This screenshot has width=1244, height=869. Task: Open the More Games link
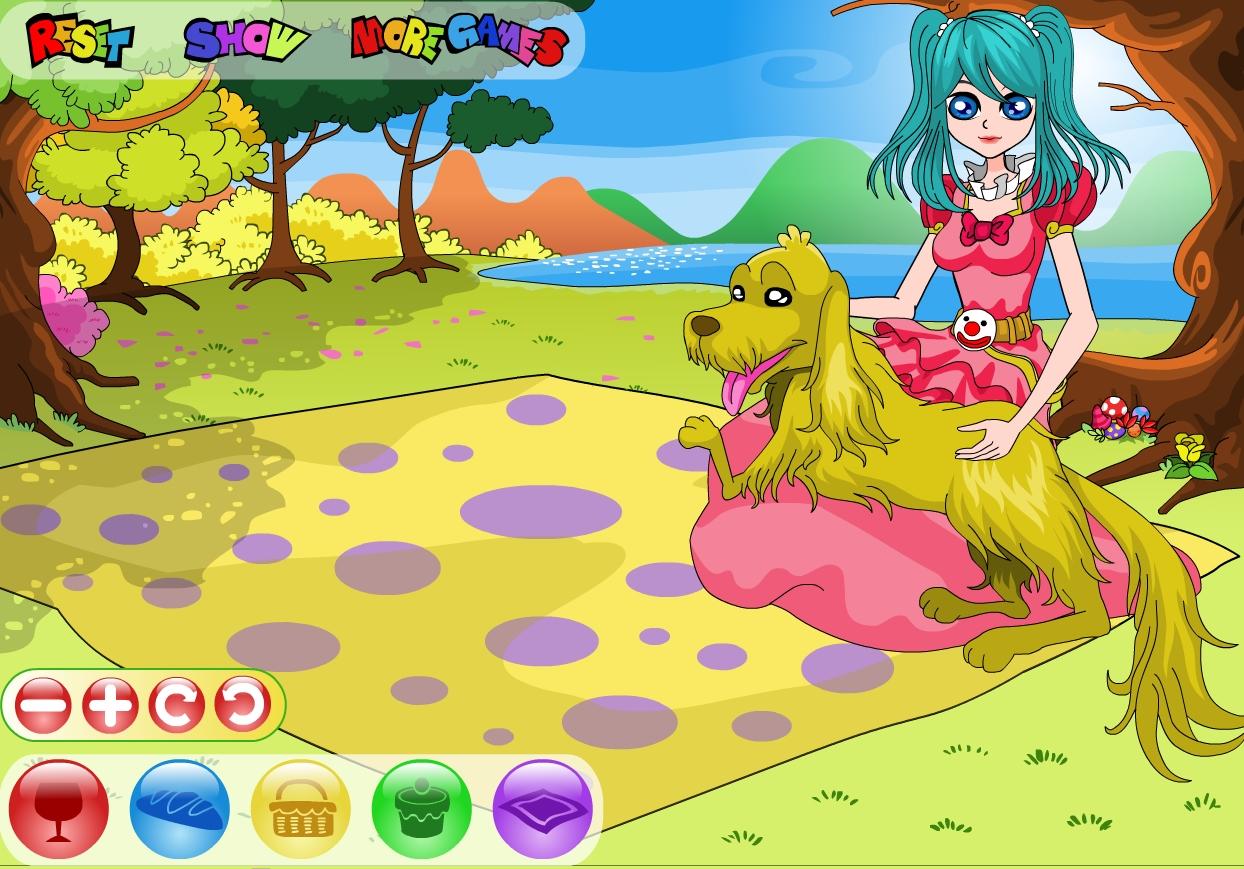pos(459,42)
